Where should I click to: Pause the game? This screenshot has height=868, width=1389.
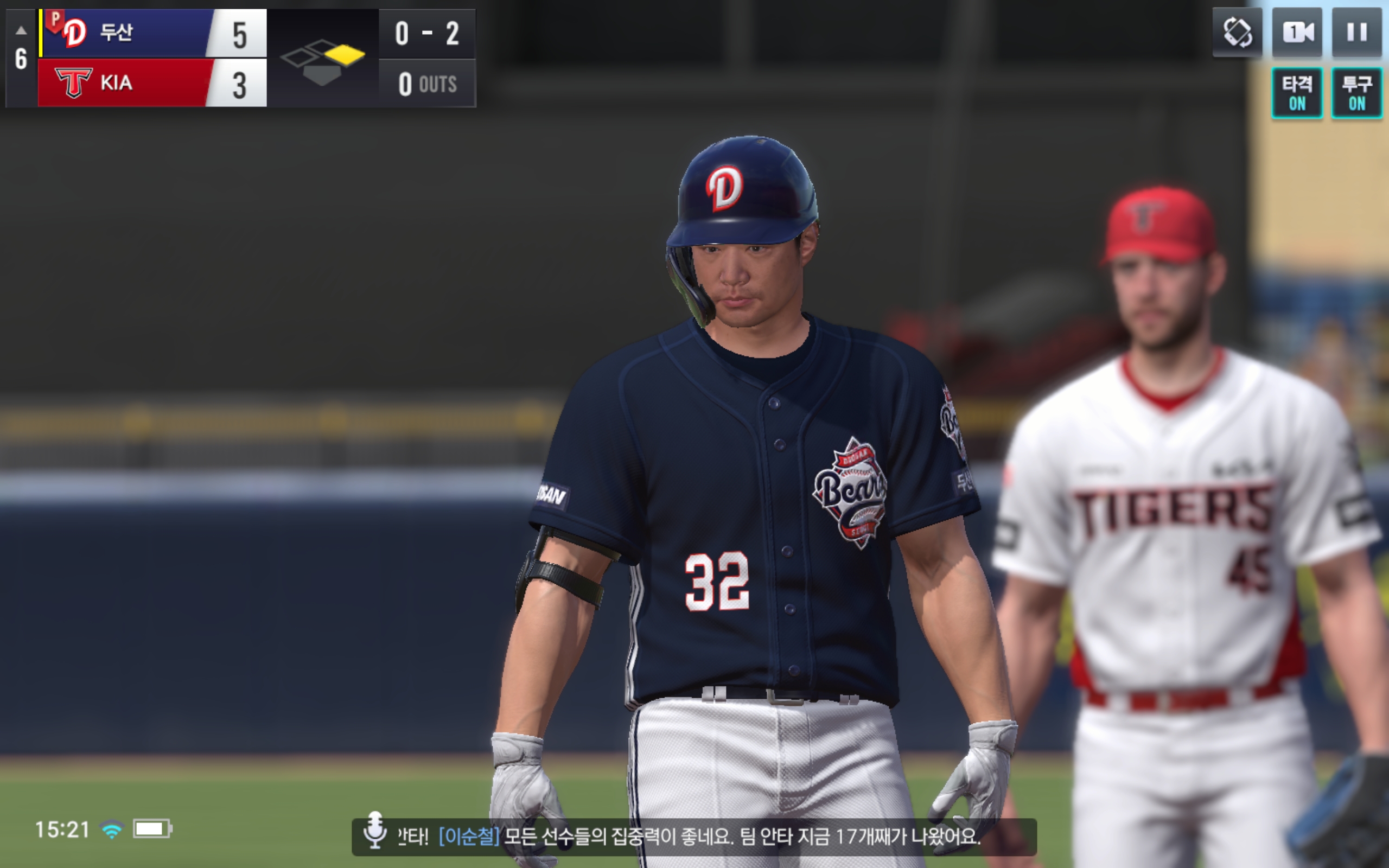pos(1356,32)
